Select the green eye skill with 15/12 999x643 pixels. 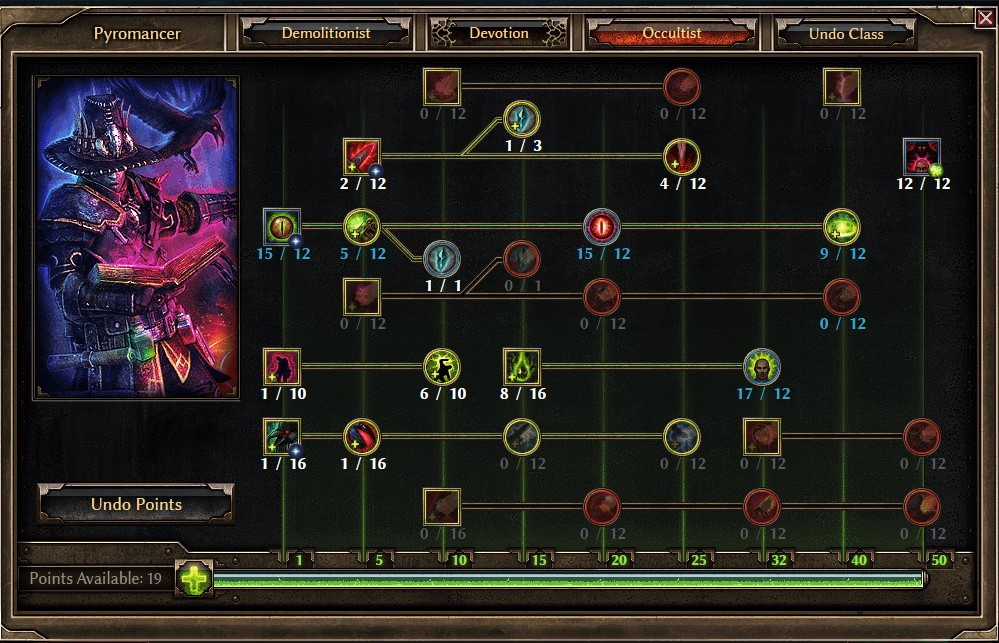click(282, 227)
